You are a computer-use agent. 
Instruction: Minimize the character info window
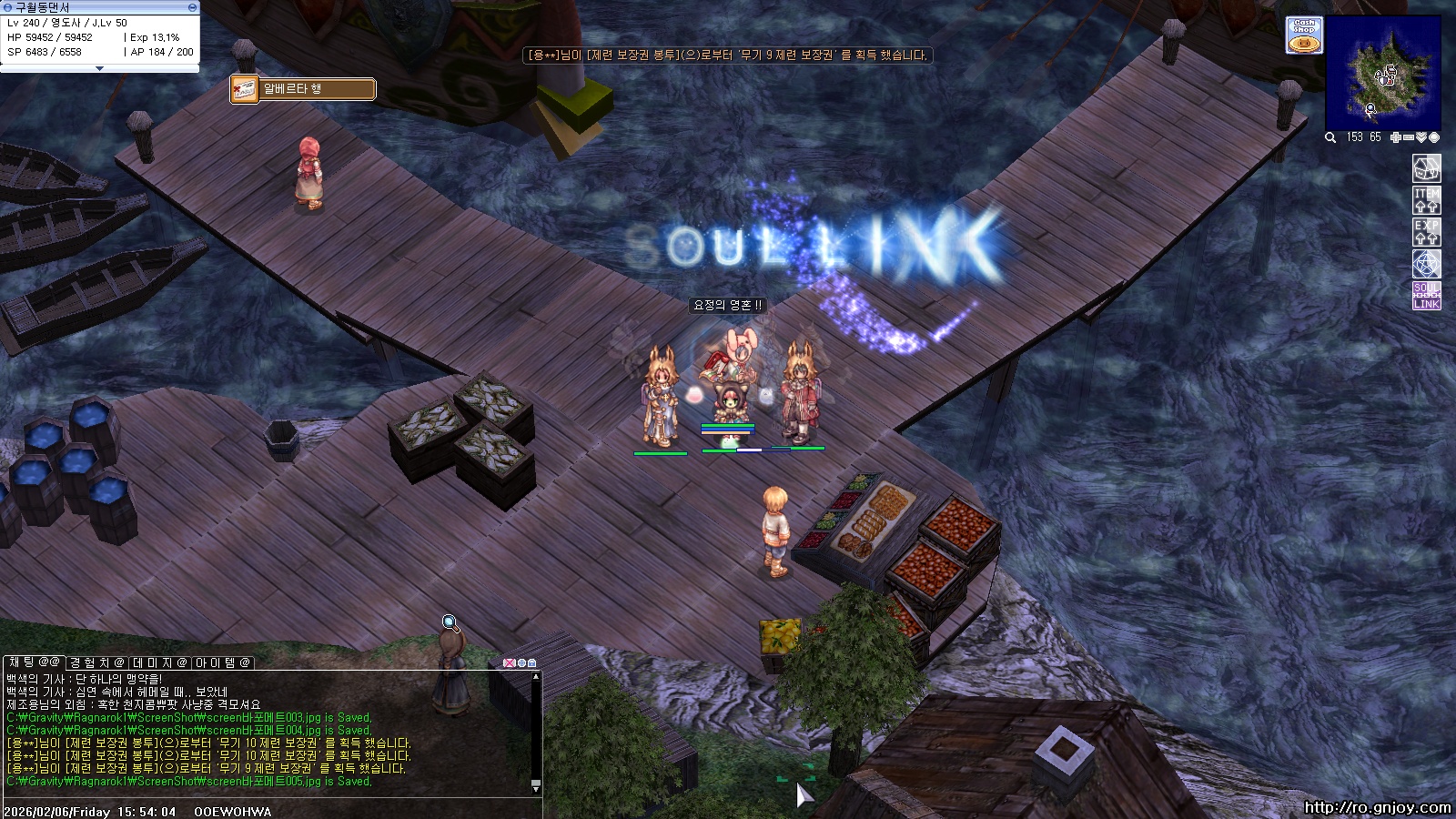tap(192, 7)
